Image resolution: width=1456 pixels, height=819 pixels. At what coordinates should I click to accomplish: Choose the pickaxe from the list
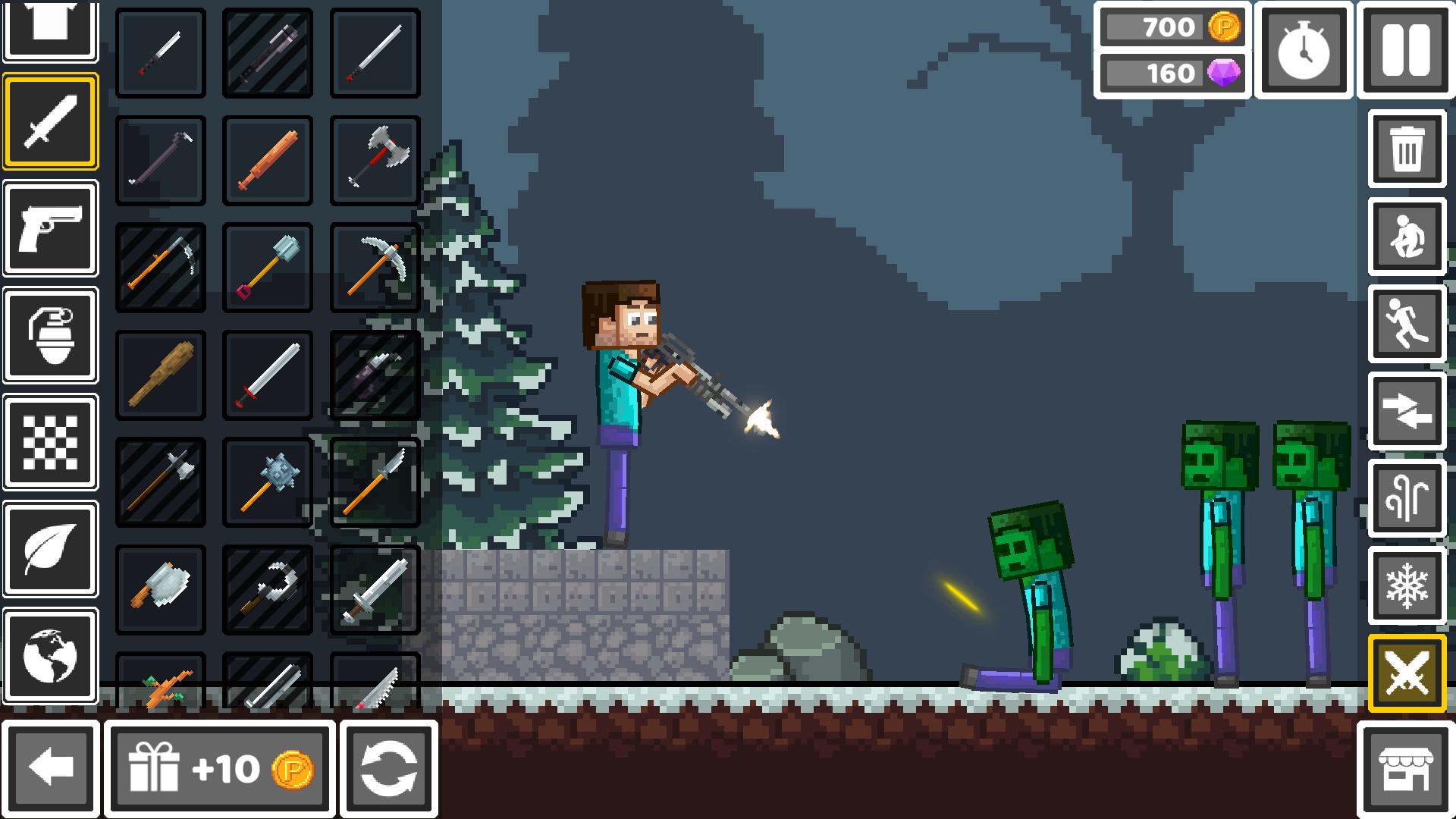coord(375,267)
